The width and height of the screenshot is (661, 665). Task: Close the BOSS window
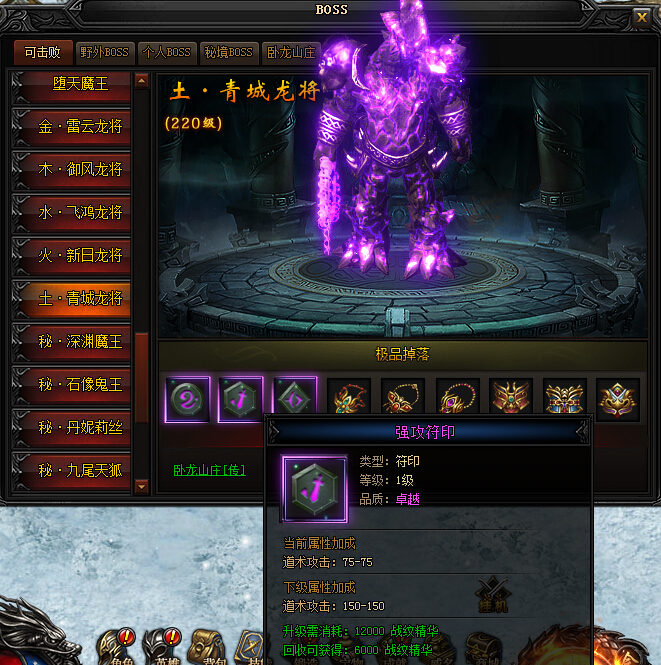pyautogui.click(x=641, y=15)
